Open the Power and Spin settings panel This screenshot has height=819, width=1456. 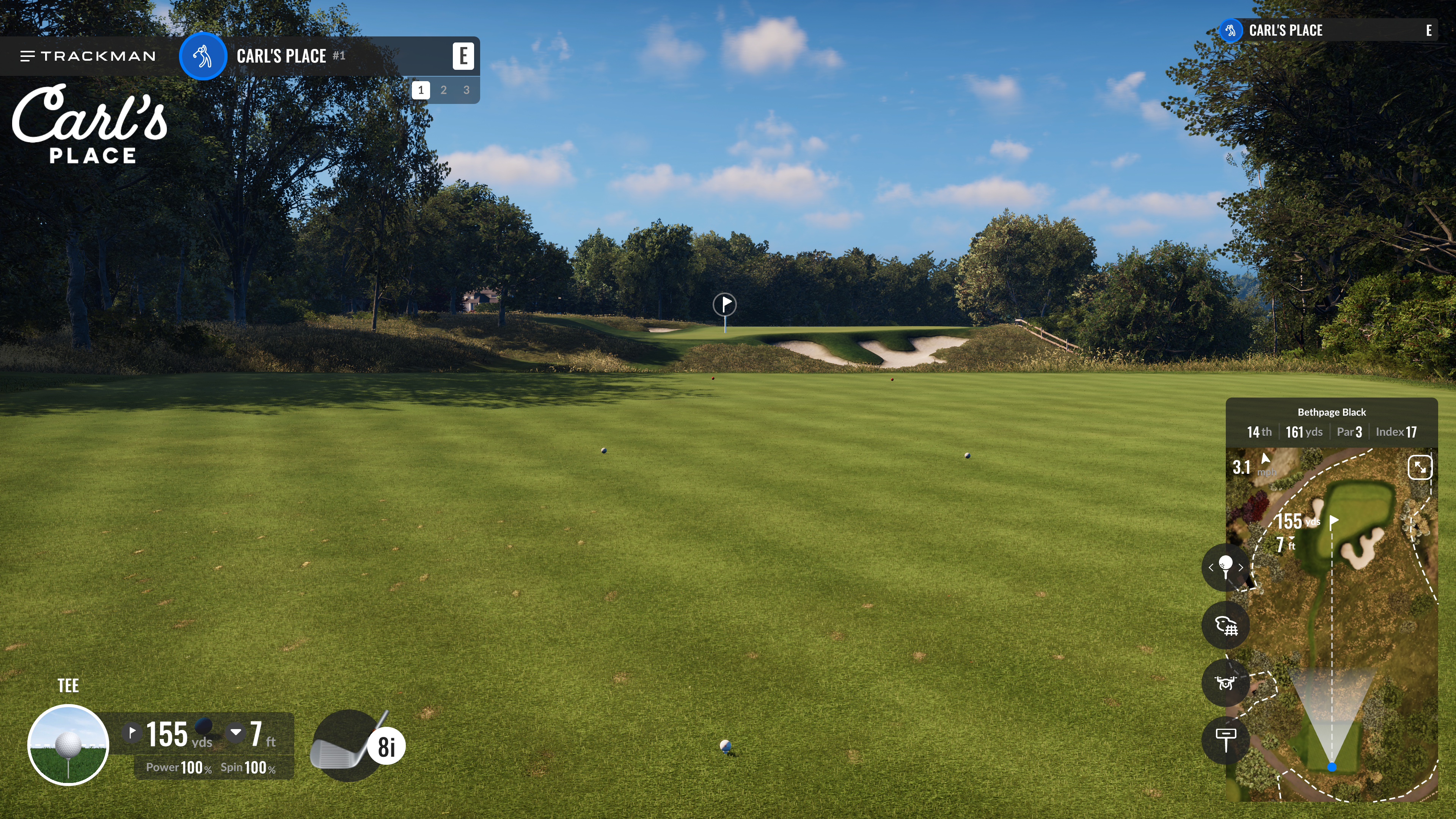click(x=211, y=767)
